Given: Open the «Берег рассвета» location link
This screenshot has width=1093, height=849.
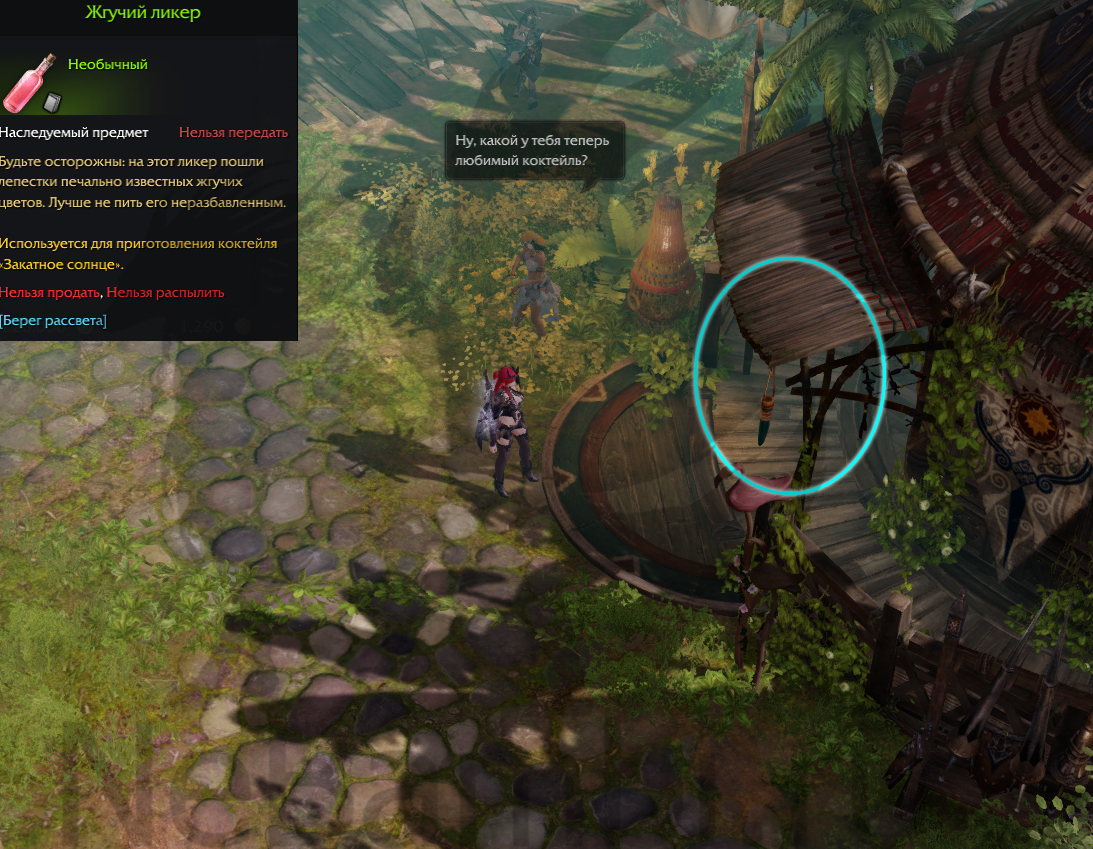Looking at the screenshot, I should click(53, 320).
